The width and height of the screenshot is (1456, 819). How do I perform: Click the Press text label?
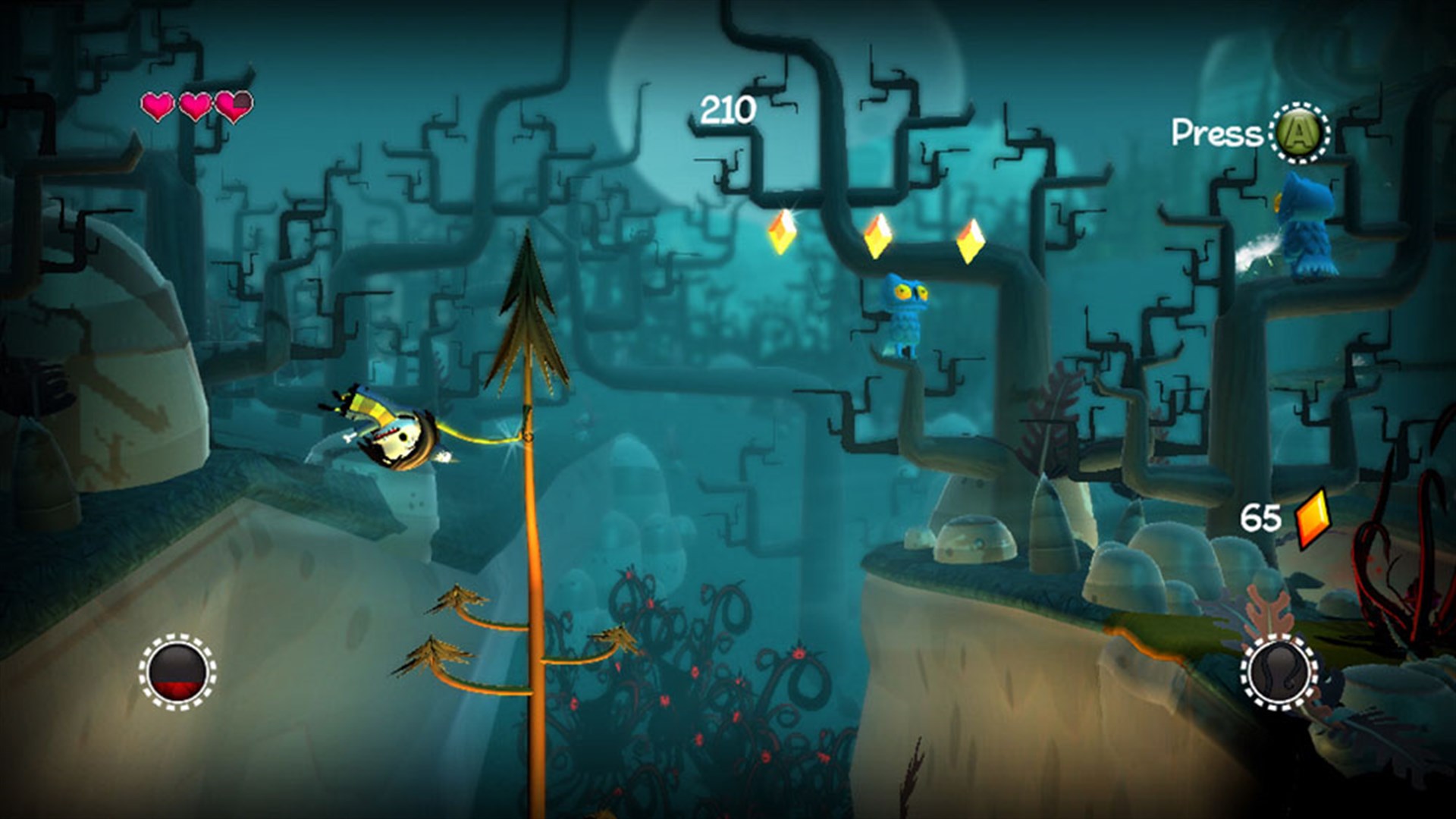pyautogui.click(x=1213, y=133)
